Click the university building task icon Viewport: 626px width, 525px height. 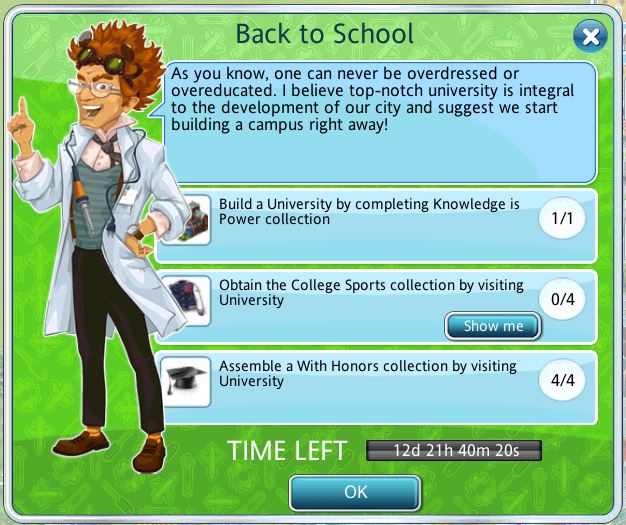pos(187,220)
